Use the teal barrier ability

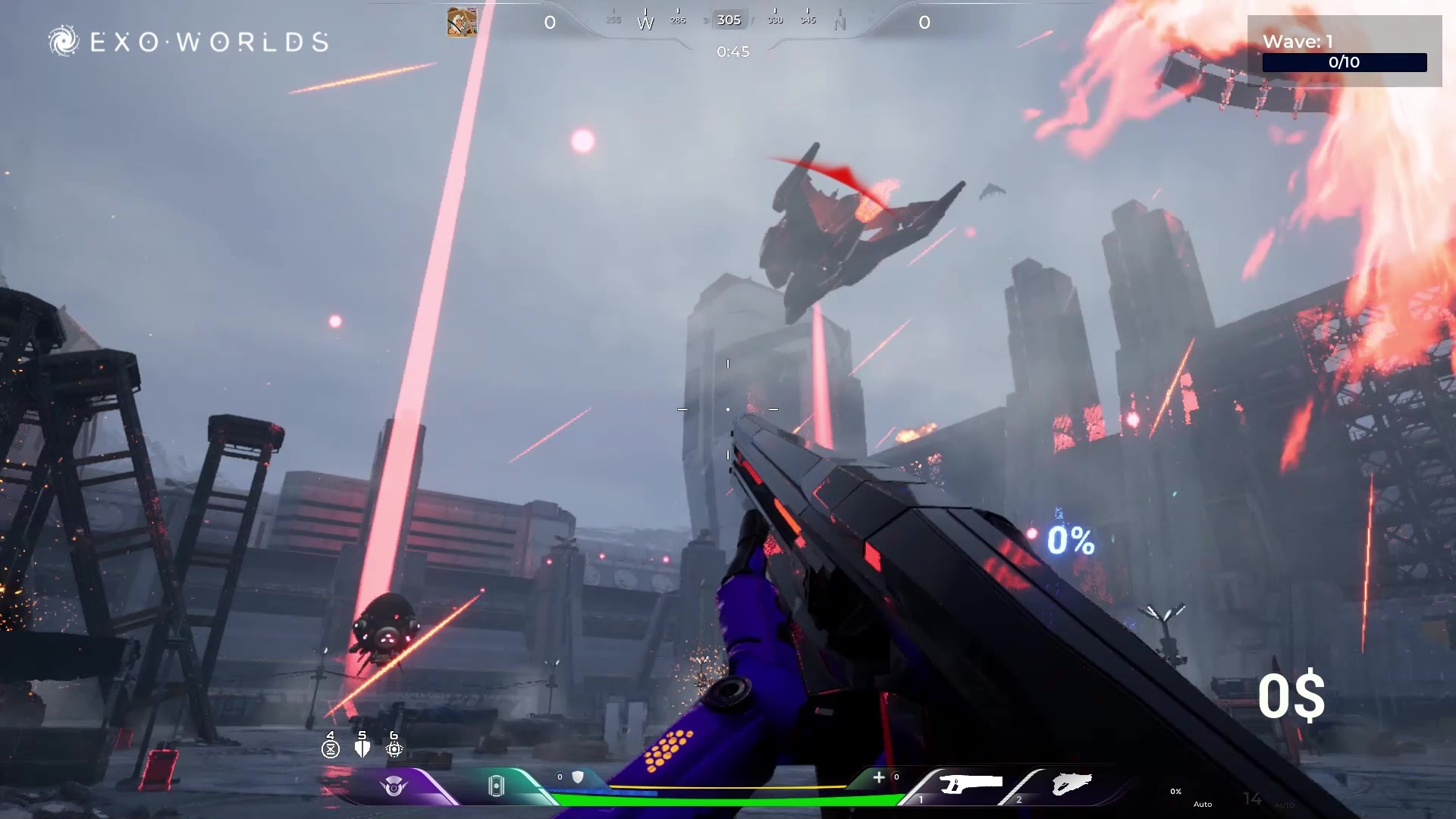point(496,786)
